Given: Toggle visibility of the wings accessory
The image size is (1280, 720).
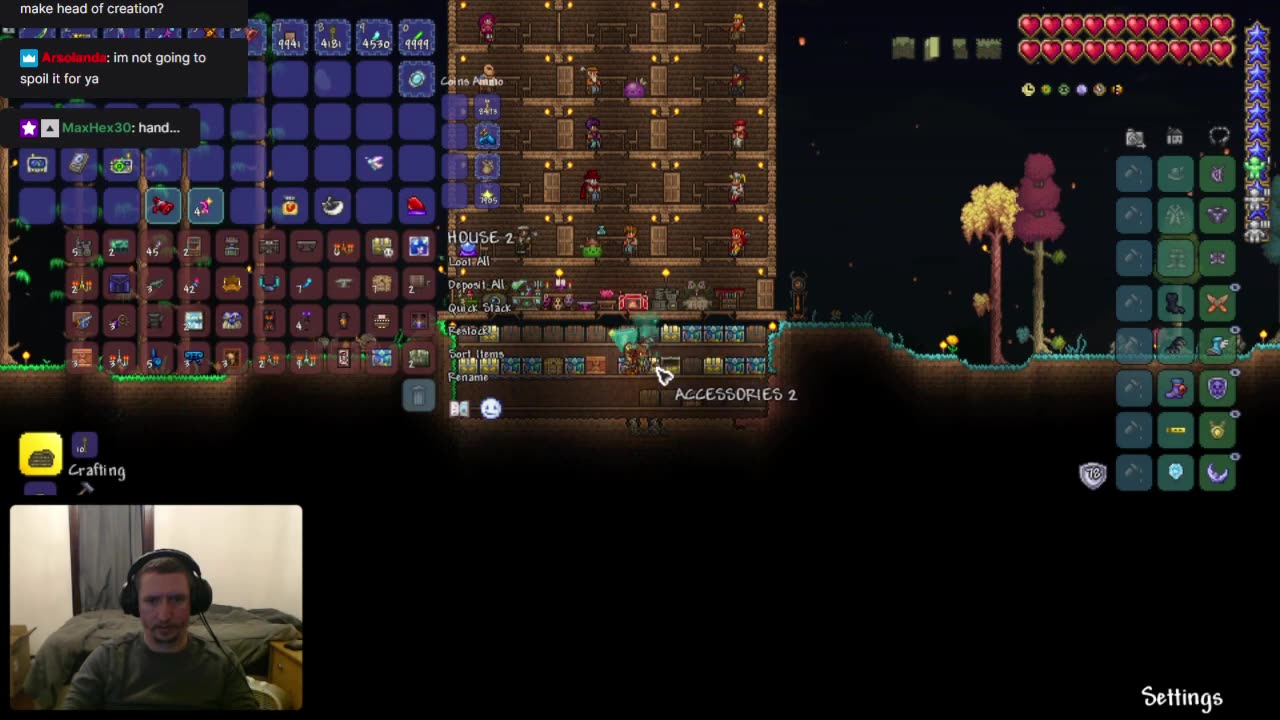Looking at the screenshot, I should point(1234,286).
